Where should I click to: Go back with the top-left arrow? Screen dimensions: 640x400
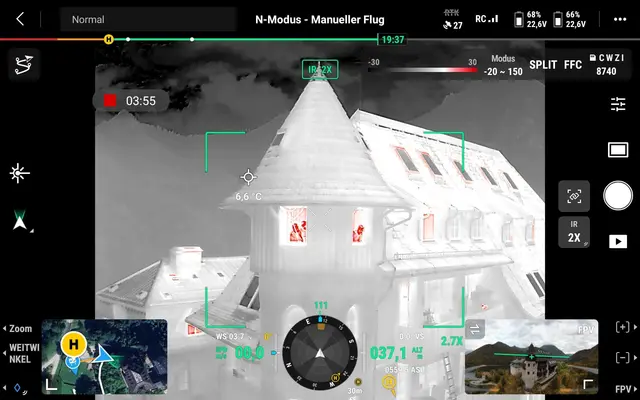(21, 19)
